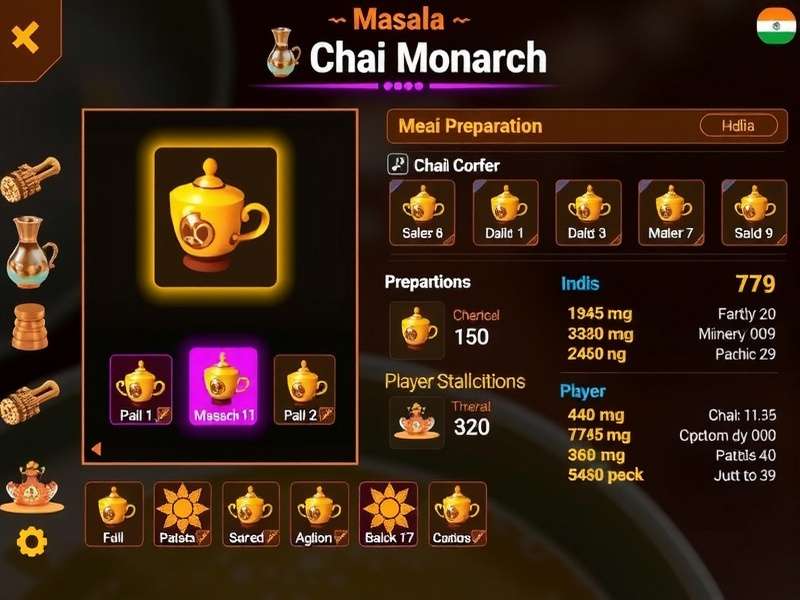Viewport: 800px width, 600px height.
Task: Select the Pail 2 cup slot
Action: [x=305, y=389]
